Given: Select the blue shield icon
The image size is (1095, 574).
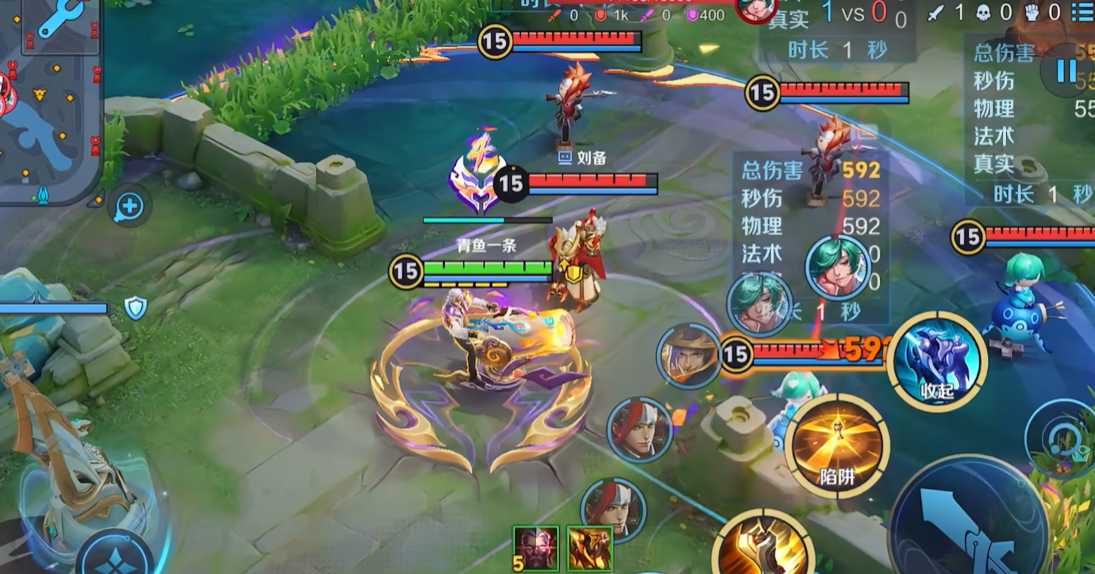Looking at the screenshot, I should coord(136,307).
